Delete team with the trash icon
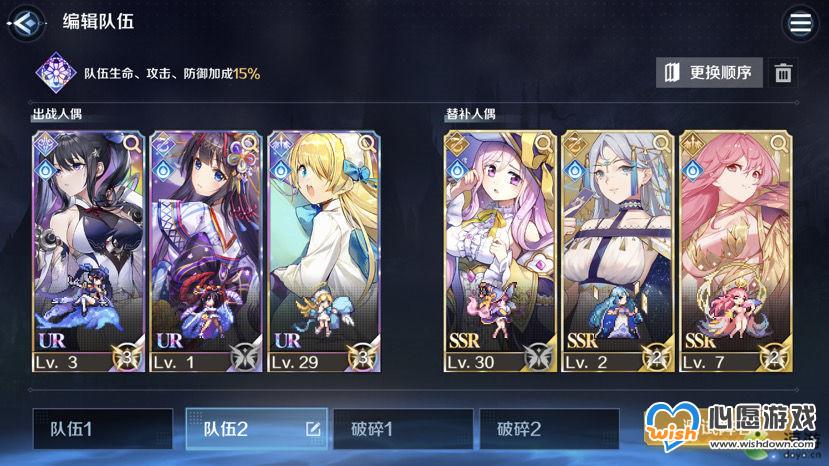829x466 pixels. point(784,73)
